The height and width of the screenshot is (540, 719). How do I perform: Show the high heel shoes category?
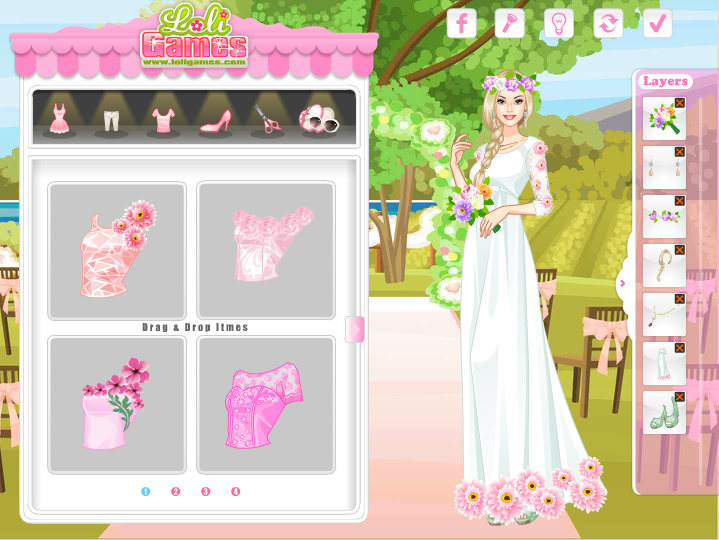pos(216,119)
